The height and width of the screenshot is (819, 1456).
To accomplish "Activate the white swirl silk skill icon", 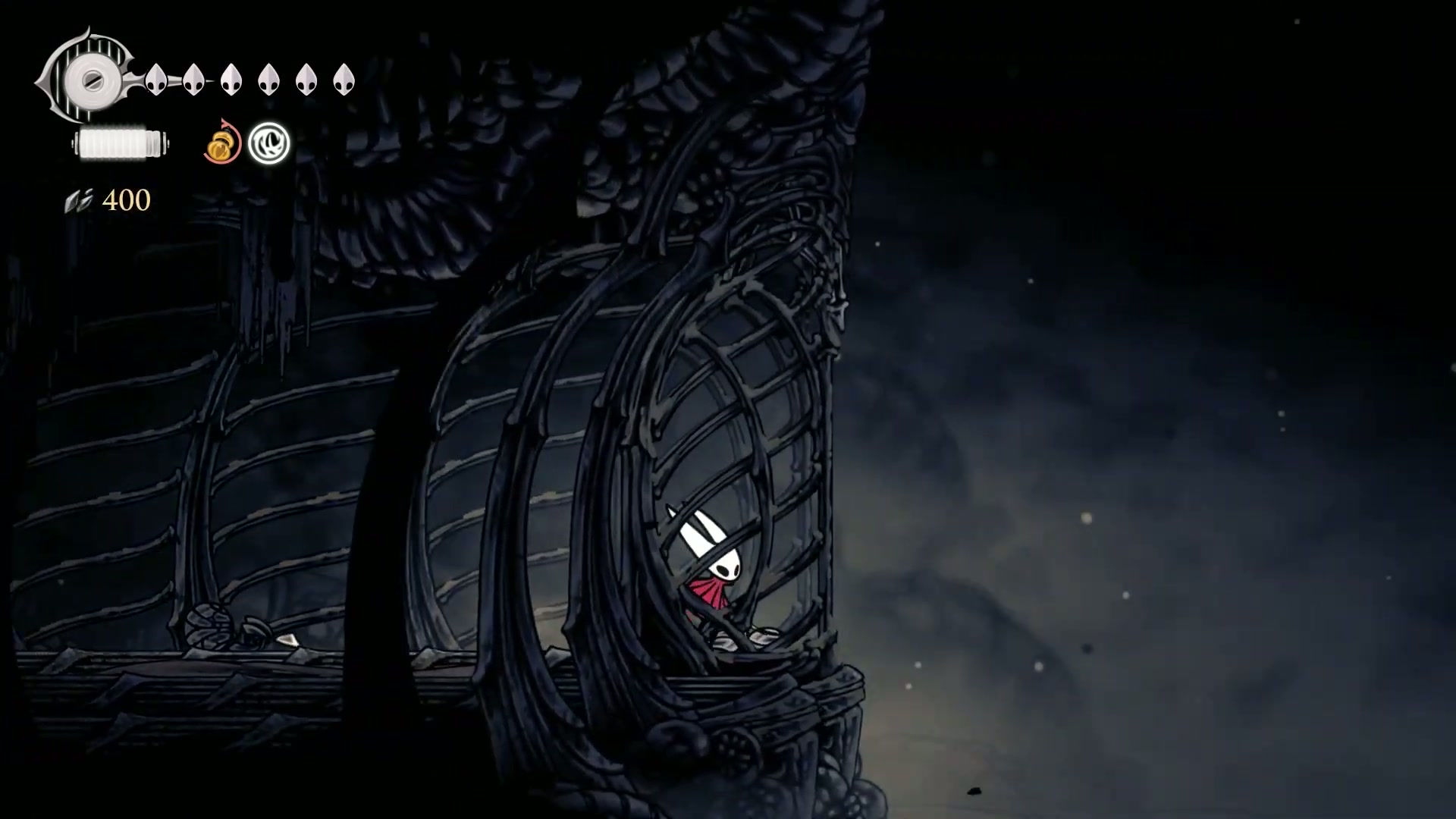I will (x=269, y=143).
